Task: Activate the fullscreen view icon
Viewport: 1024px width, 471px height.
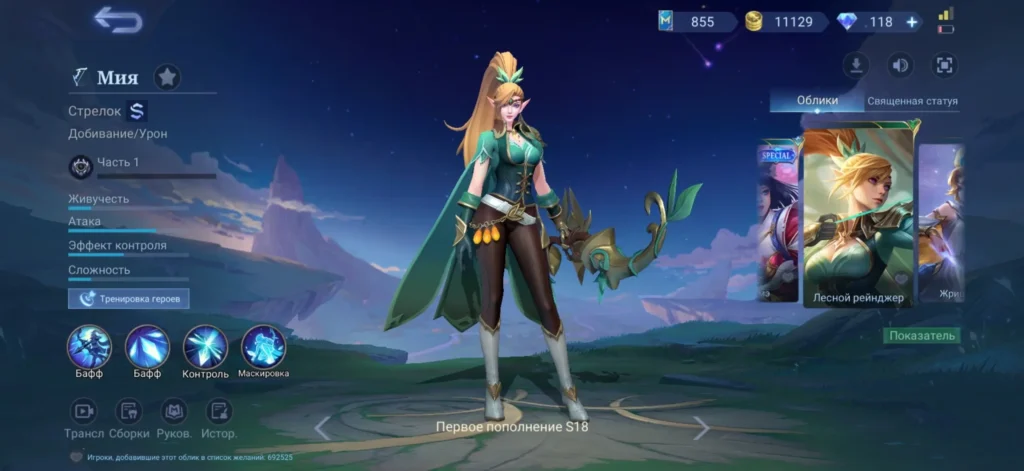Action: pos(943,66)
